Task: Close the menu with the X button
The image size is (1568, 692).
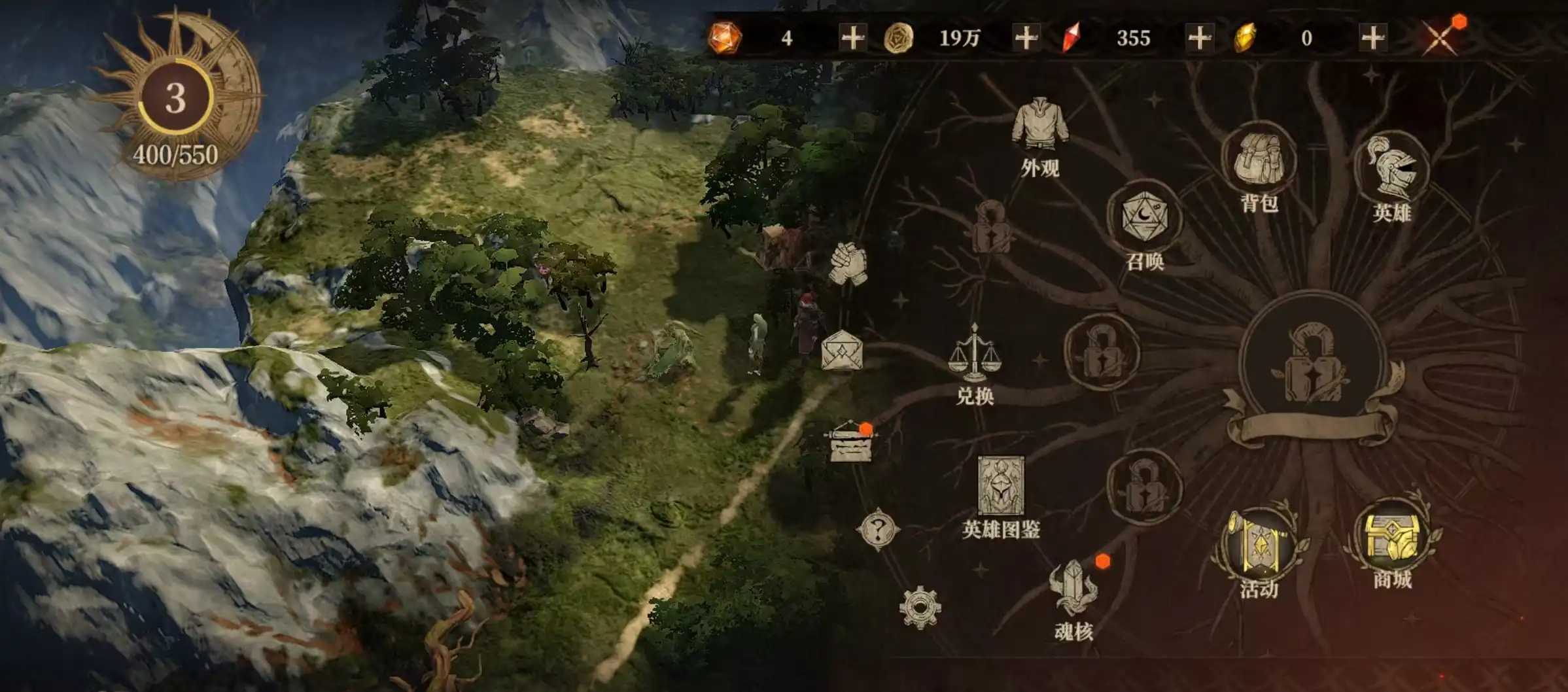Action: click(x=1440, y=38)
